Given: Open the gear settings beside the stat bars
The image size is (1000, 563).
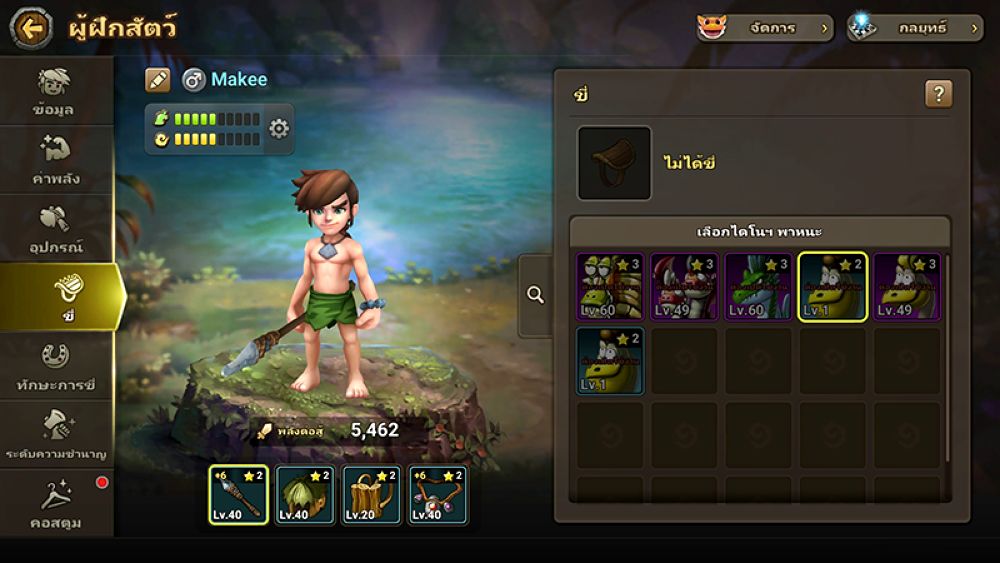Looking at the screenshot, I should [x=279, y=129].
